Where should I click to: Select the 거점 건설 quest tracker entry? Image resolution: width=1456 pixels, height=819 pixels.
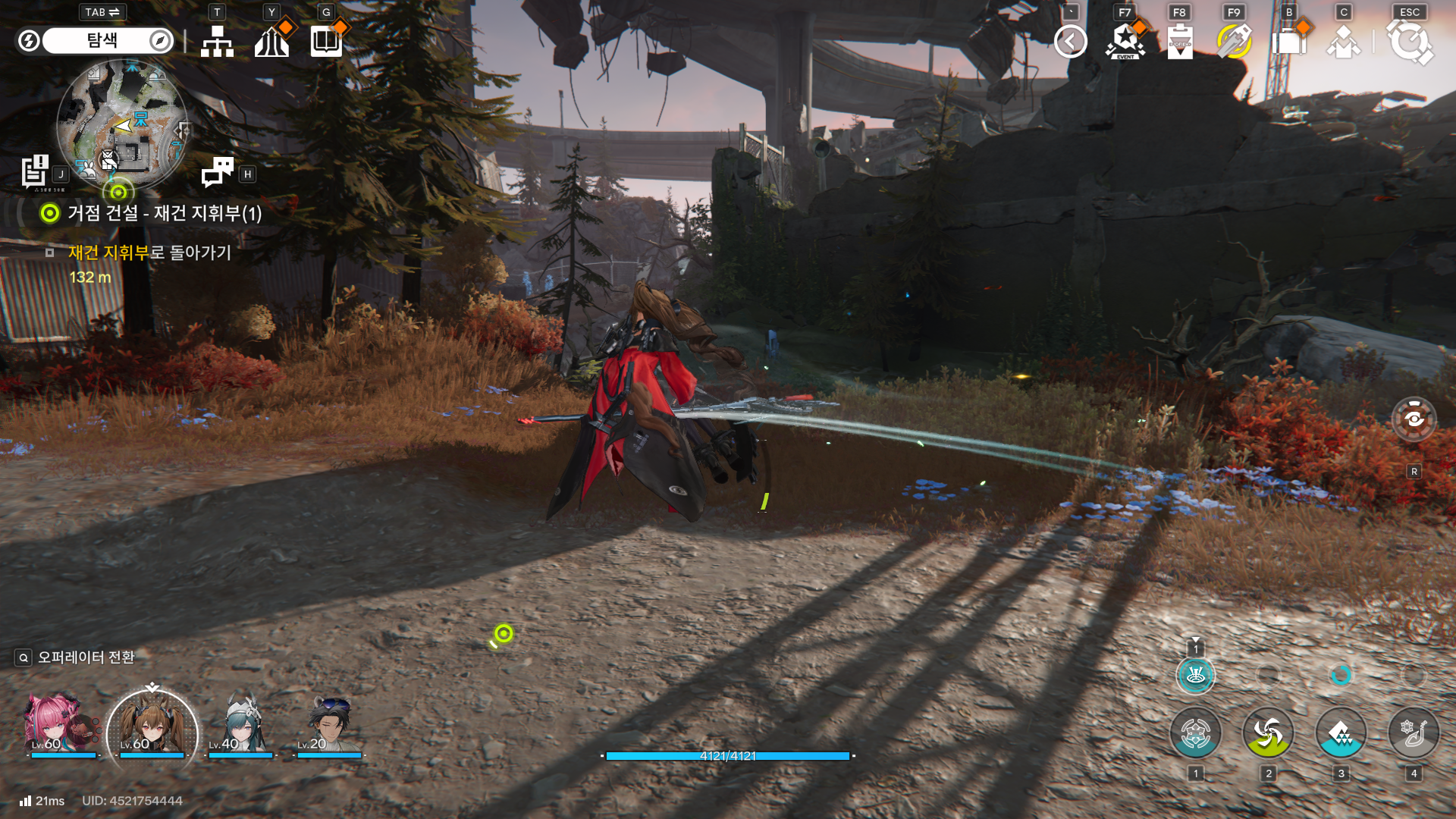coord(164,213)
